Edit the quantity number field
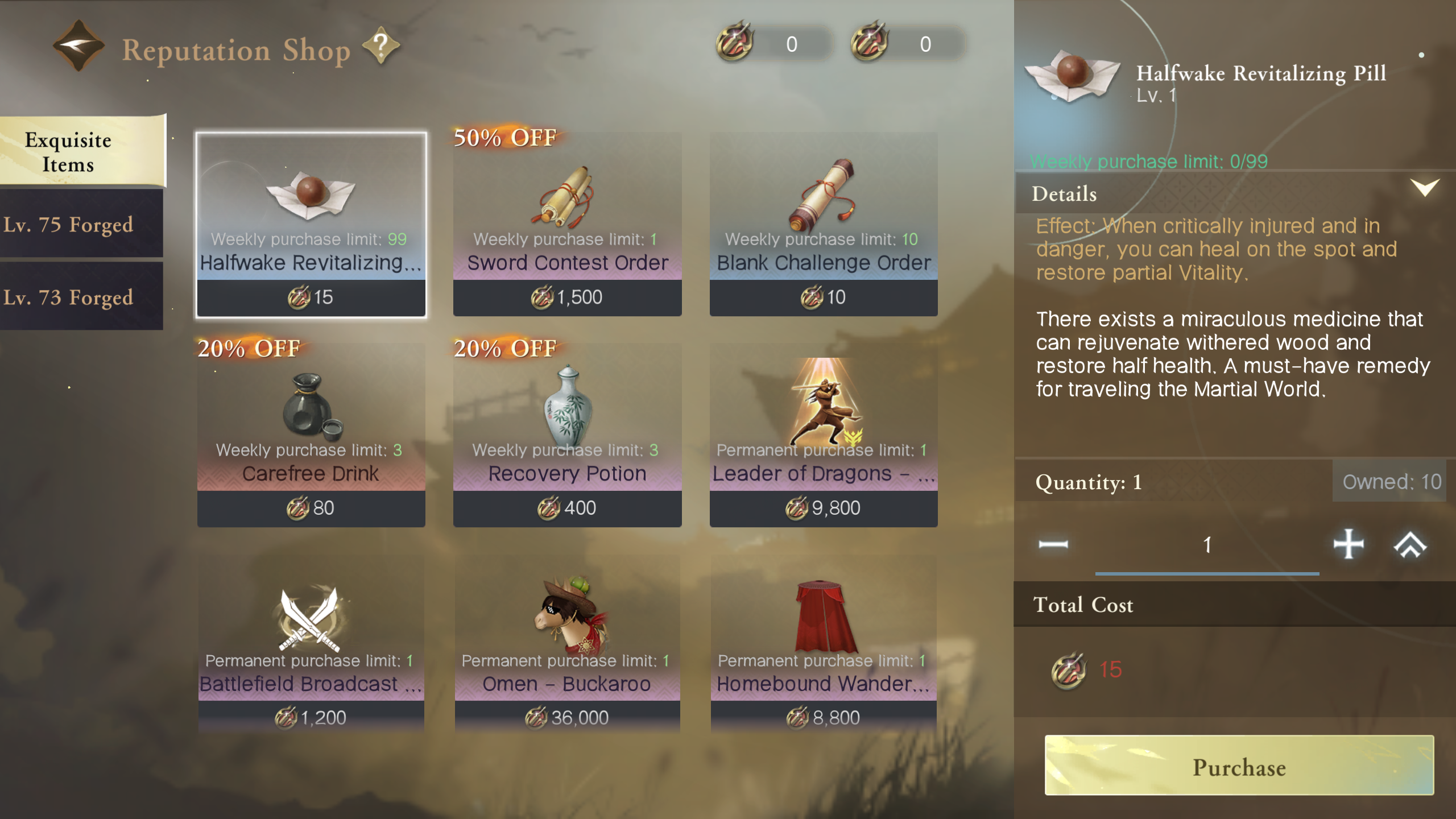 (1207, 546)
